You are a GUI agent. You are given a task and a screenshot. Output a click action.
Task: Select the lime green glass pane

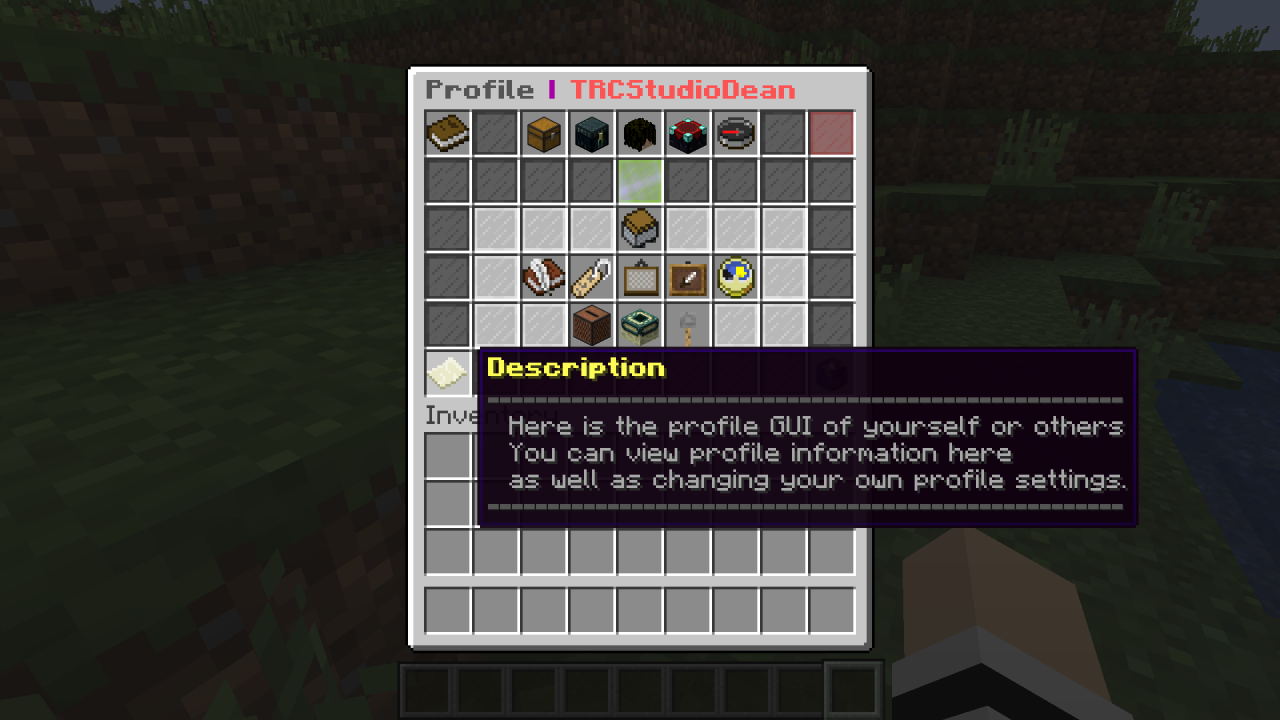point(639,181)
